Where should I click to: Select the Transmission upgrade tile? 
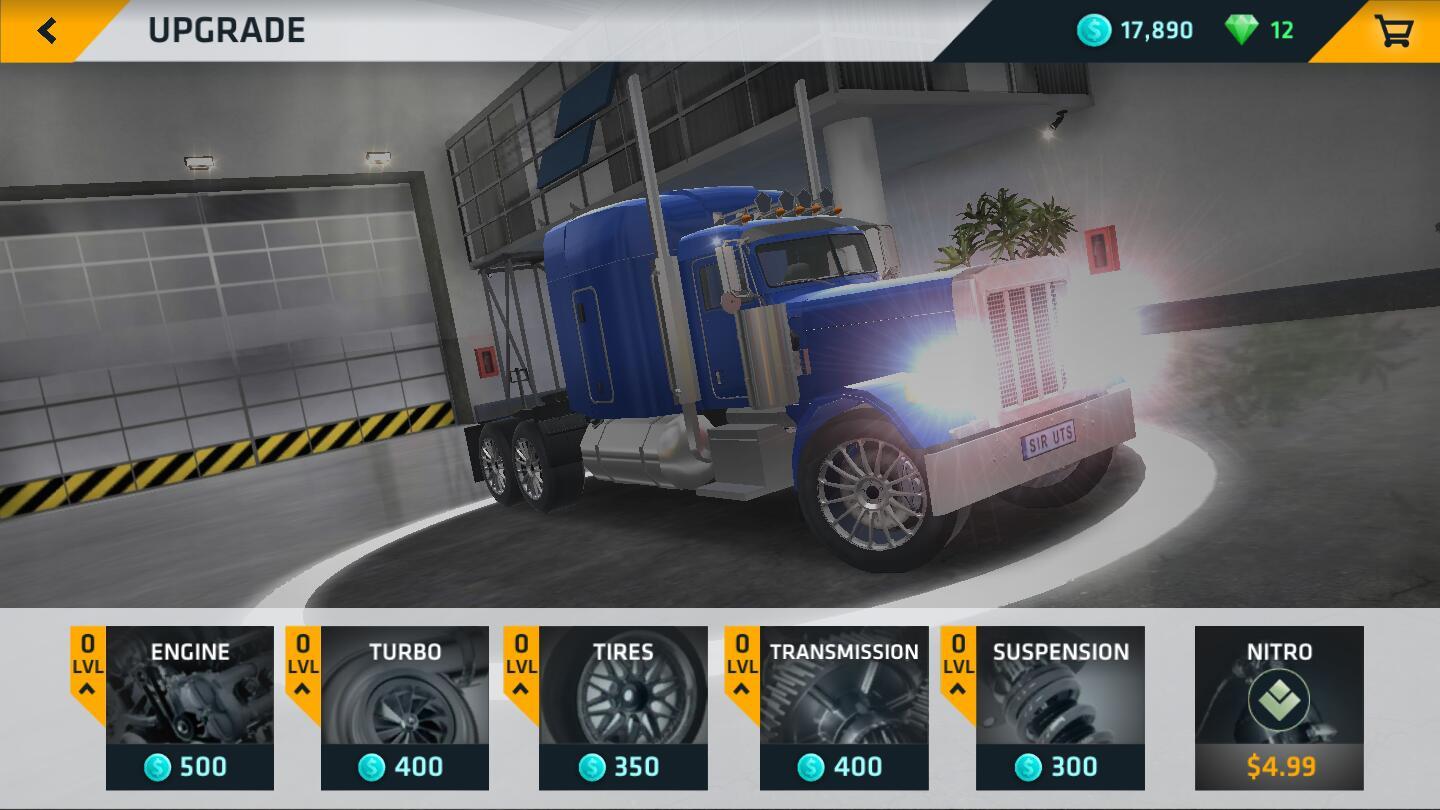click(x=843, y=708)
